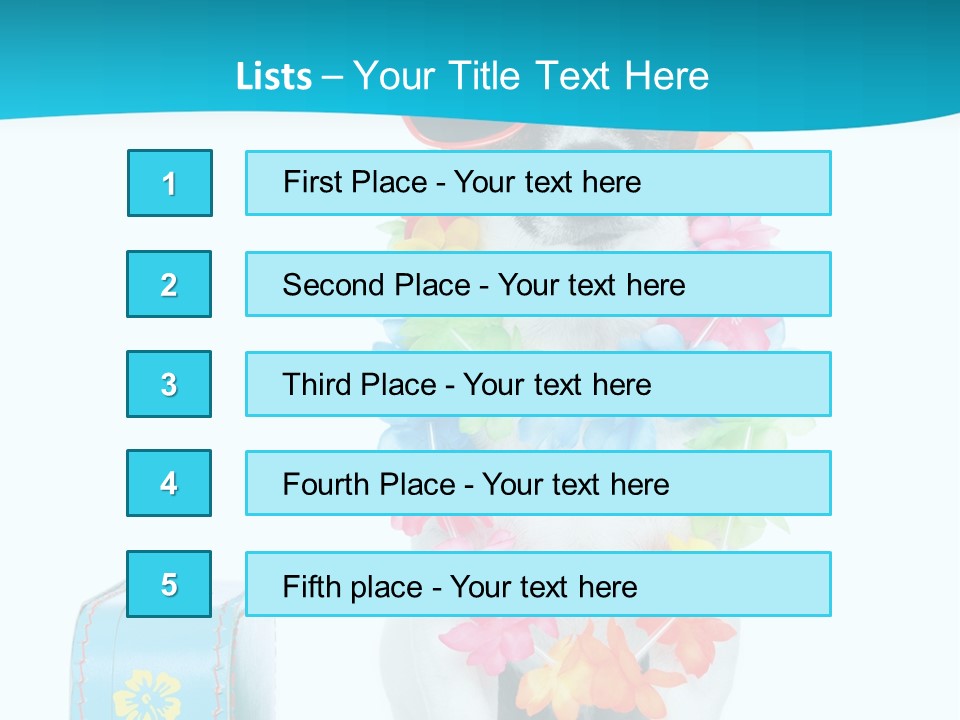The height and width of the screenshot is (720, 960).
Task: Pick the Third Place text row
Action: 538,384
